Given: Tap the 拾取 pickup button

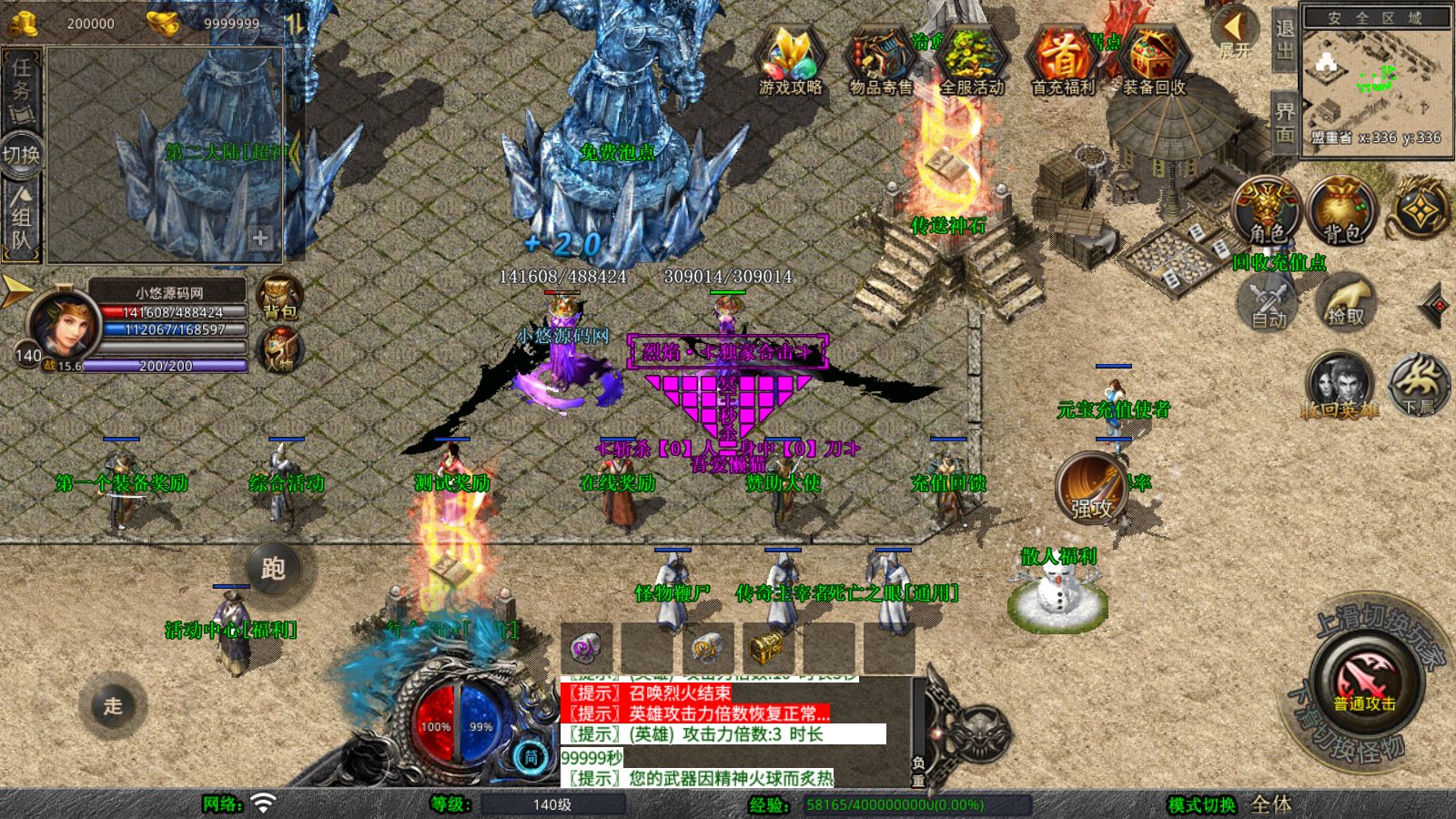Looking at the screenshot, I should [1346, 302].
